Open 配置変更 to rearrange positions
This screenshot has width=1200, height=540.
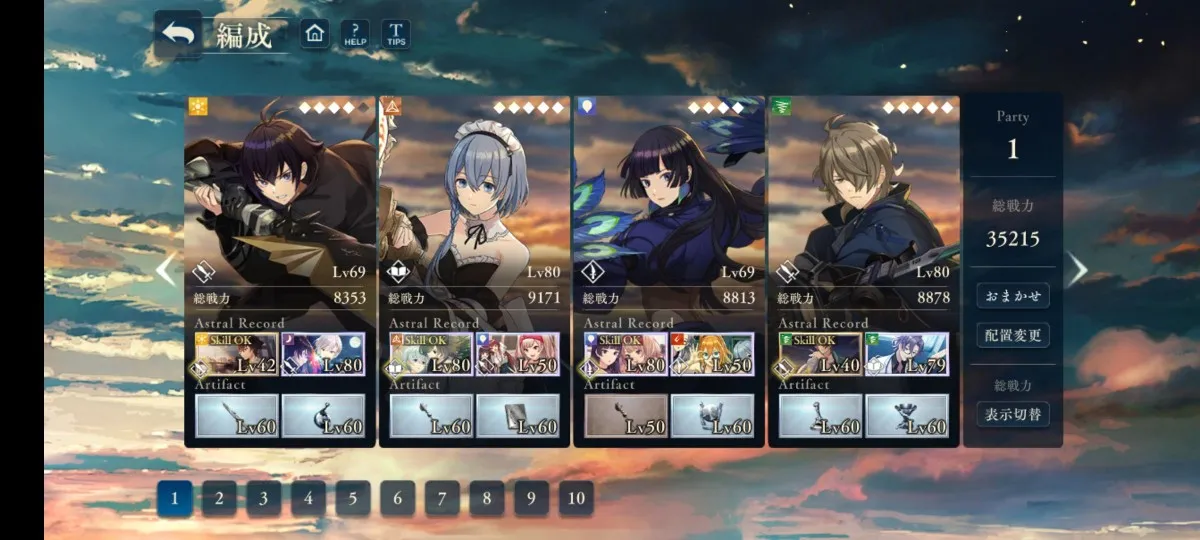tap(1013, 335)
